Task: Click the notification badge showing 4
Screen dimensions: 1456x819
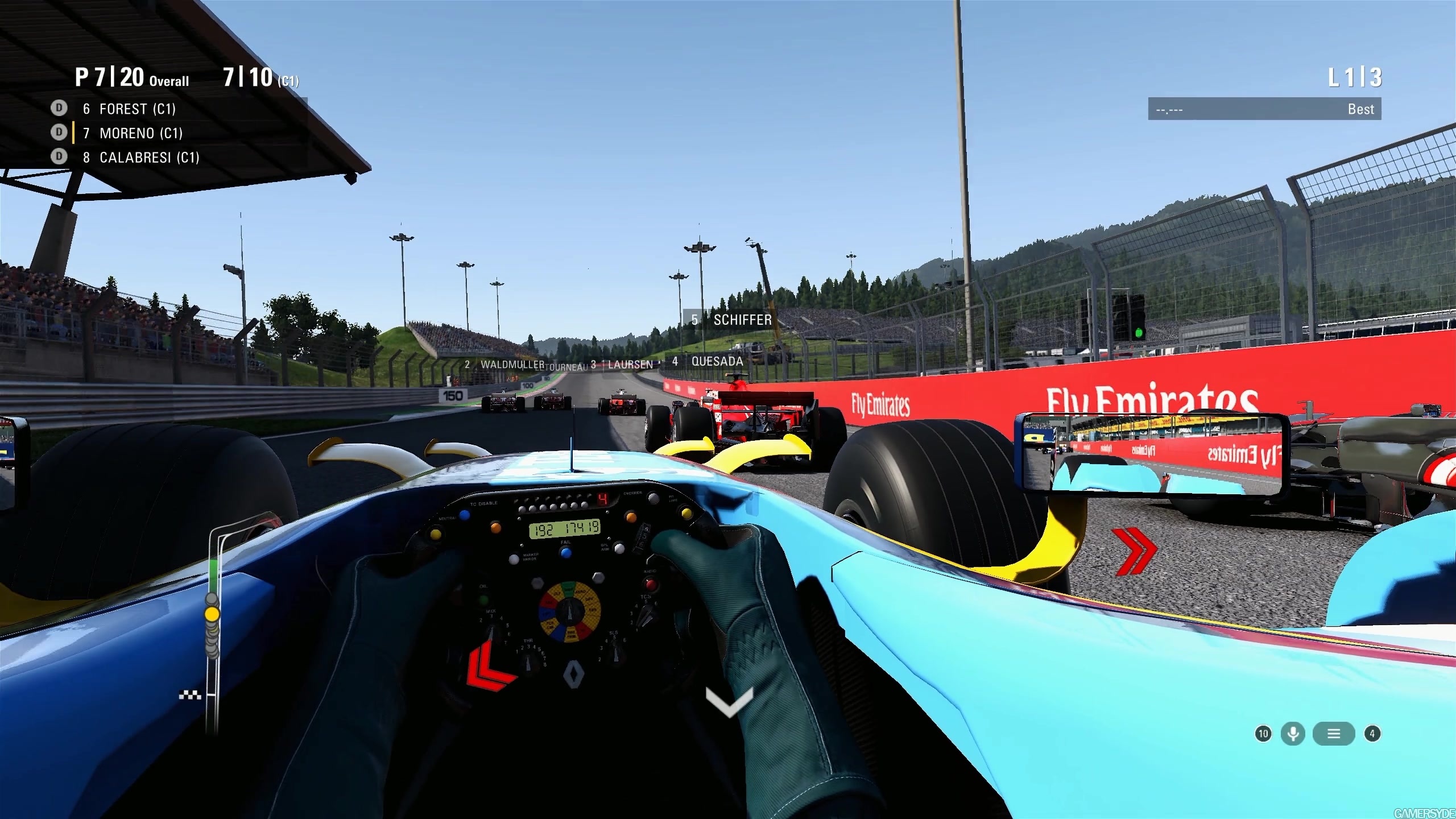Action: tap(1374, 734)
